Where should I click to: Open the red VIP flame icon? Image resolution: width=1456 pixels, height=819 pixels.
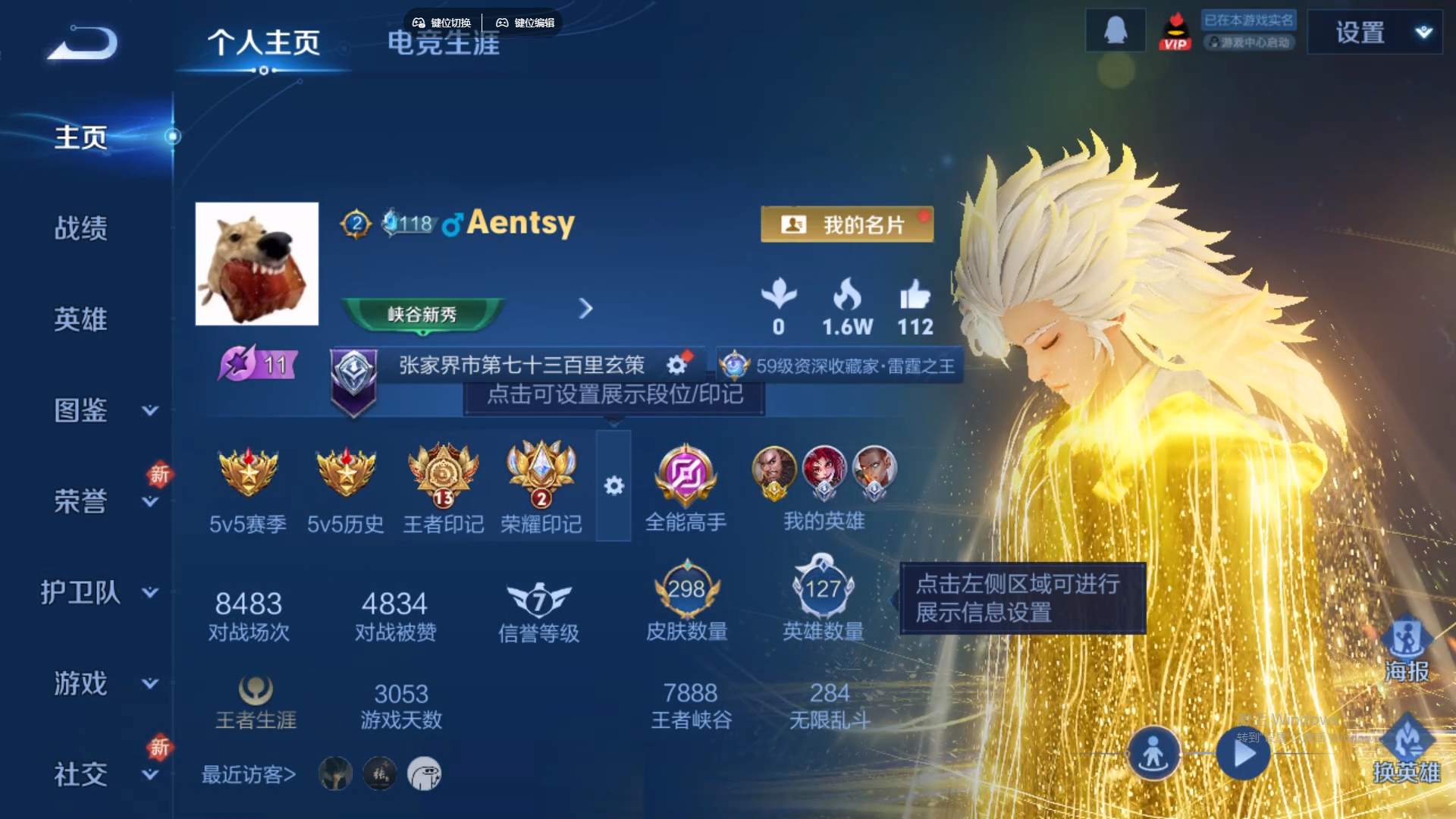[x=1176, y=32]
